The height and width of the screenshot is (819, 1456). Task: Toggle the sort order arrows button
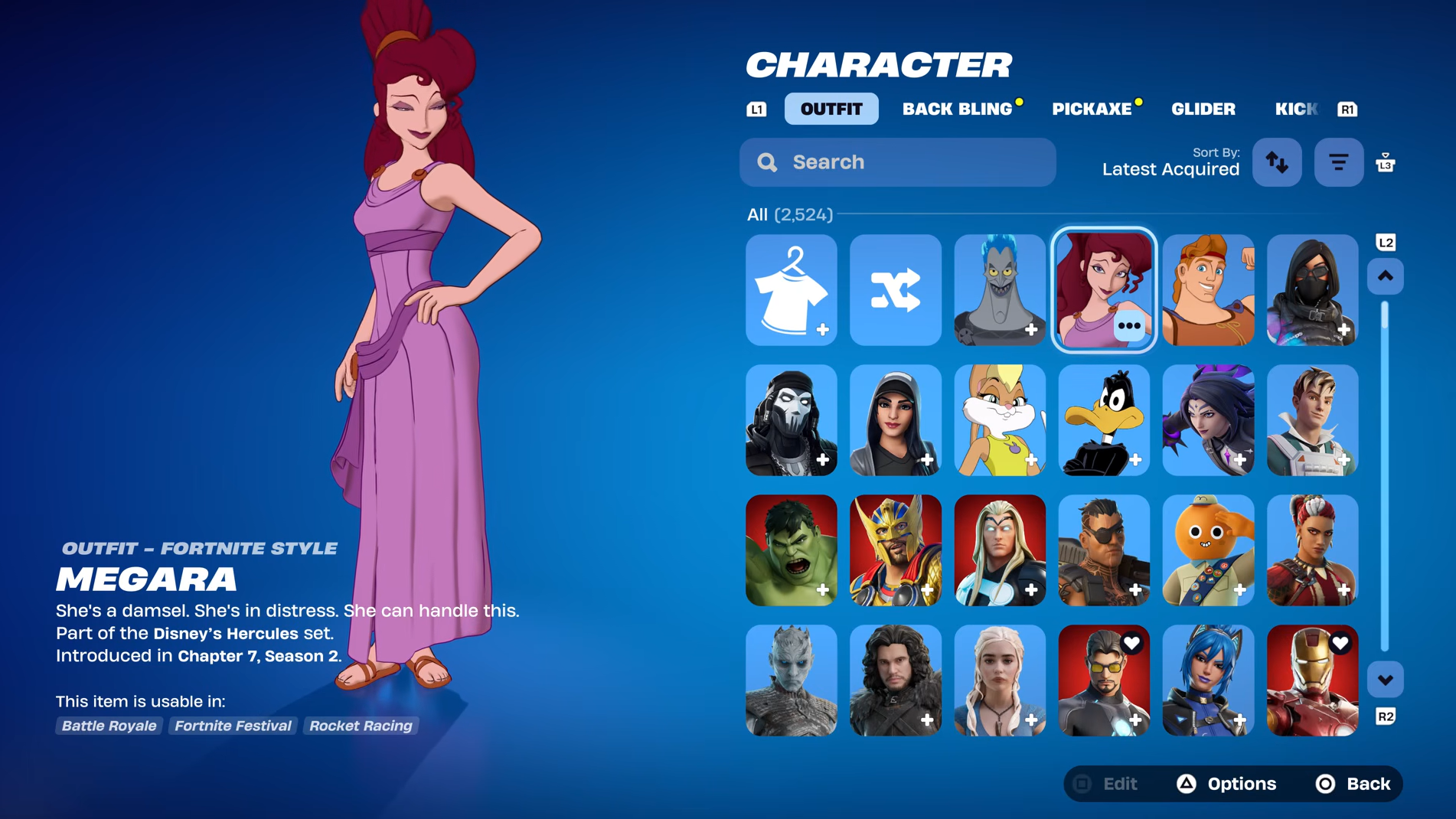[1277, 162]
